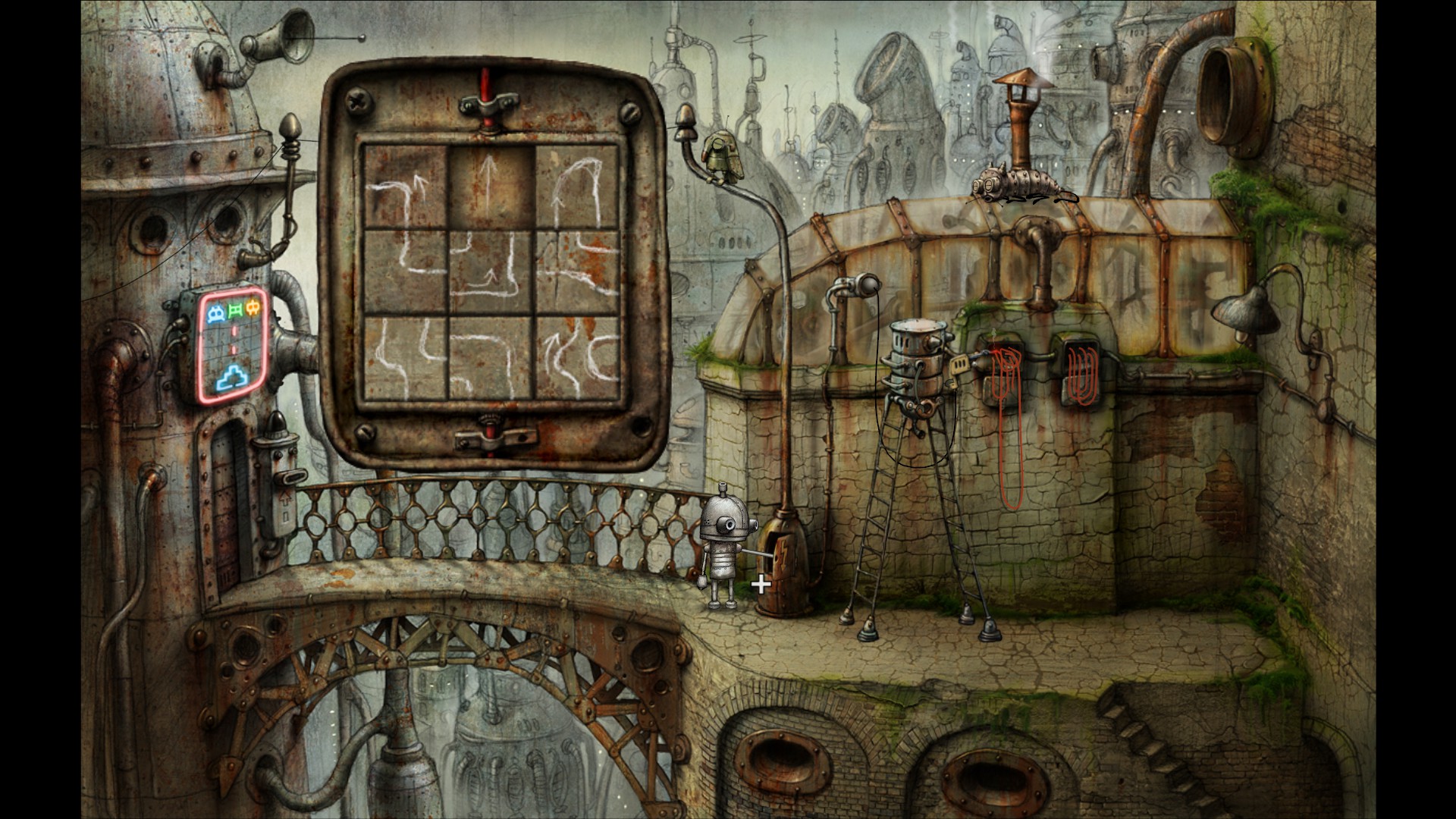Pick the tile with two wavy parallel chalk lines
Image resolution: width=1456 pixels, height=819 pixels.
[405, 357]
